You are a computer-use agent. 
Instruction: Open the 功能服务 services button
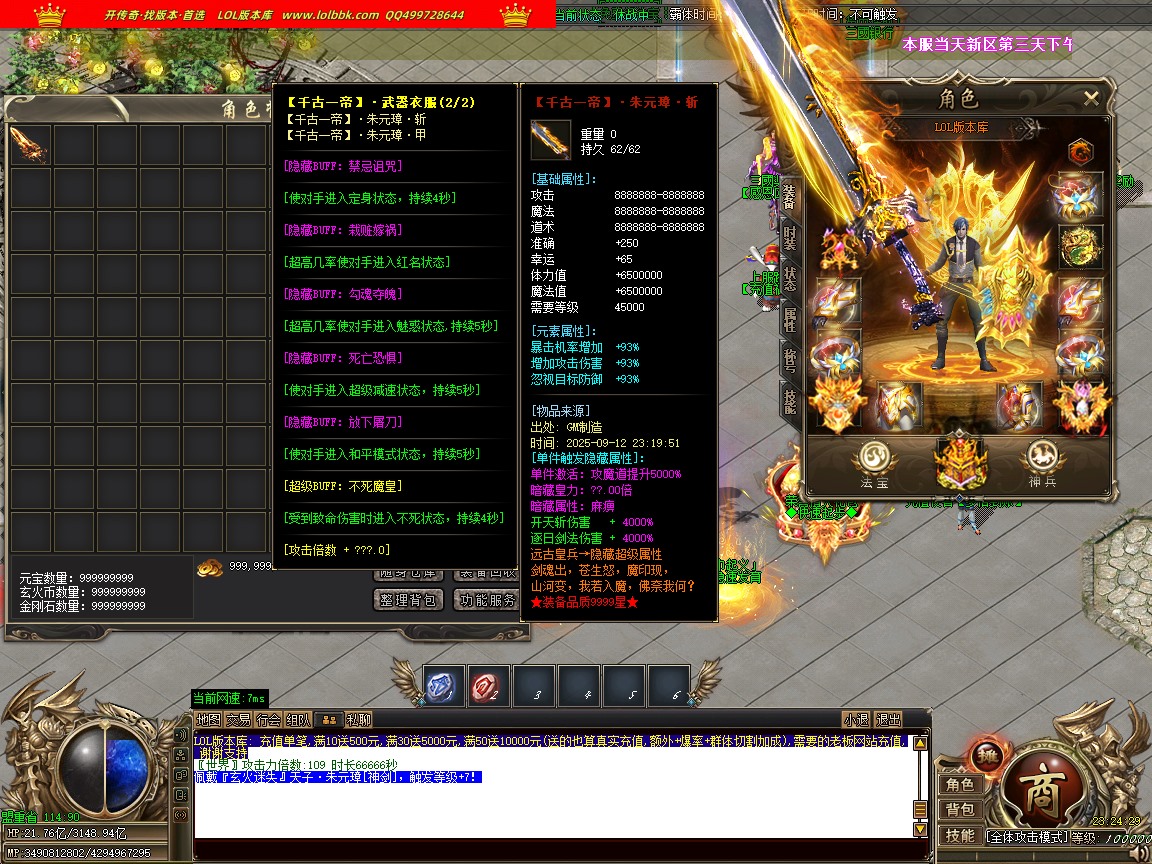[486, 599]
